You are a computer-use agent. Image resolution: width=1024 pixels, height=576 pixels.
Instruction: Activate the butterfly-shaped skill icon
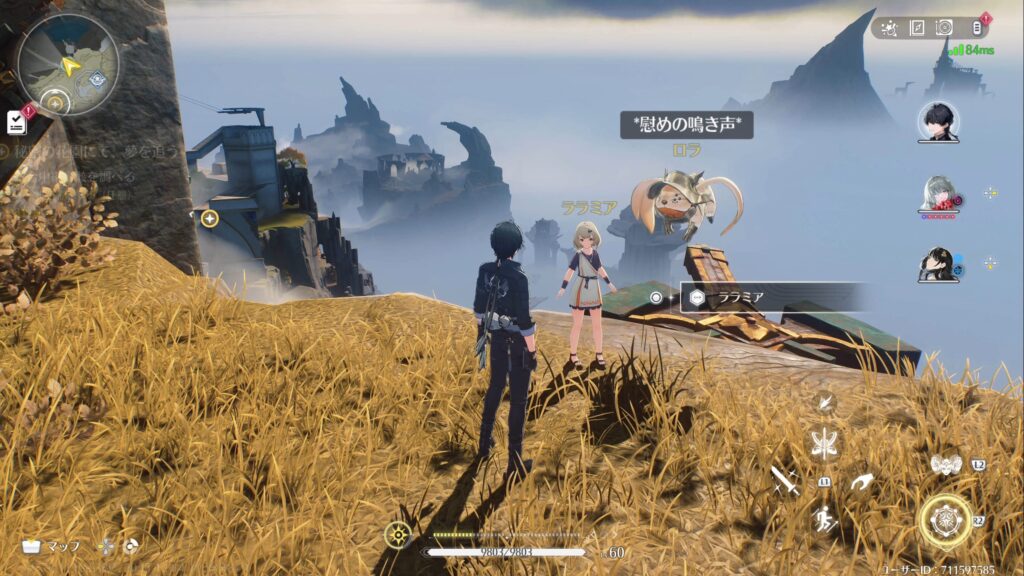pyautogui.click(x=825, y=443)
